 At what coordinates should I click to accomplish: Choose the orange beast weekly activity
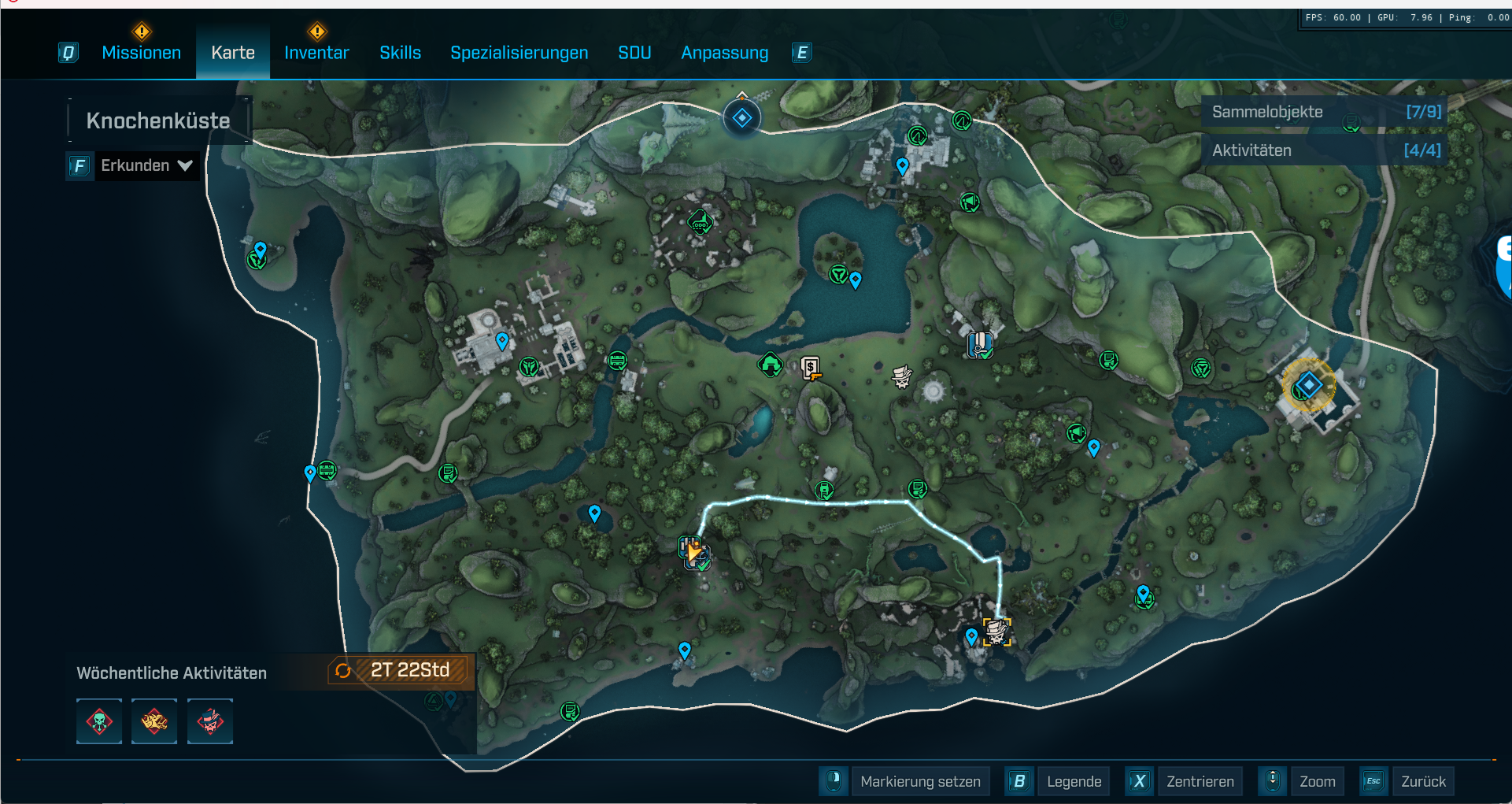point(154,721)
